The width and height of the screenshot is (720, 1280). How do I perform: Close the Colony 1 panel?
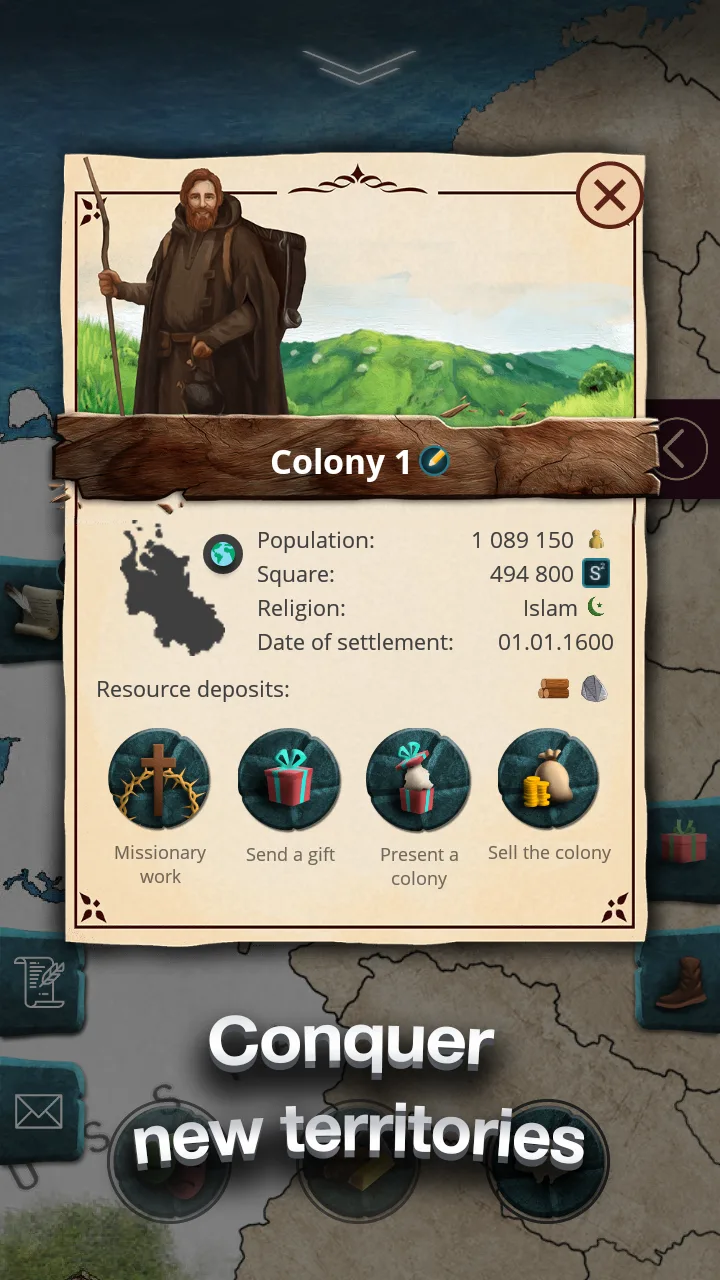(609, 195)
